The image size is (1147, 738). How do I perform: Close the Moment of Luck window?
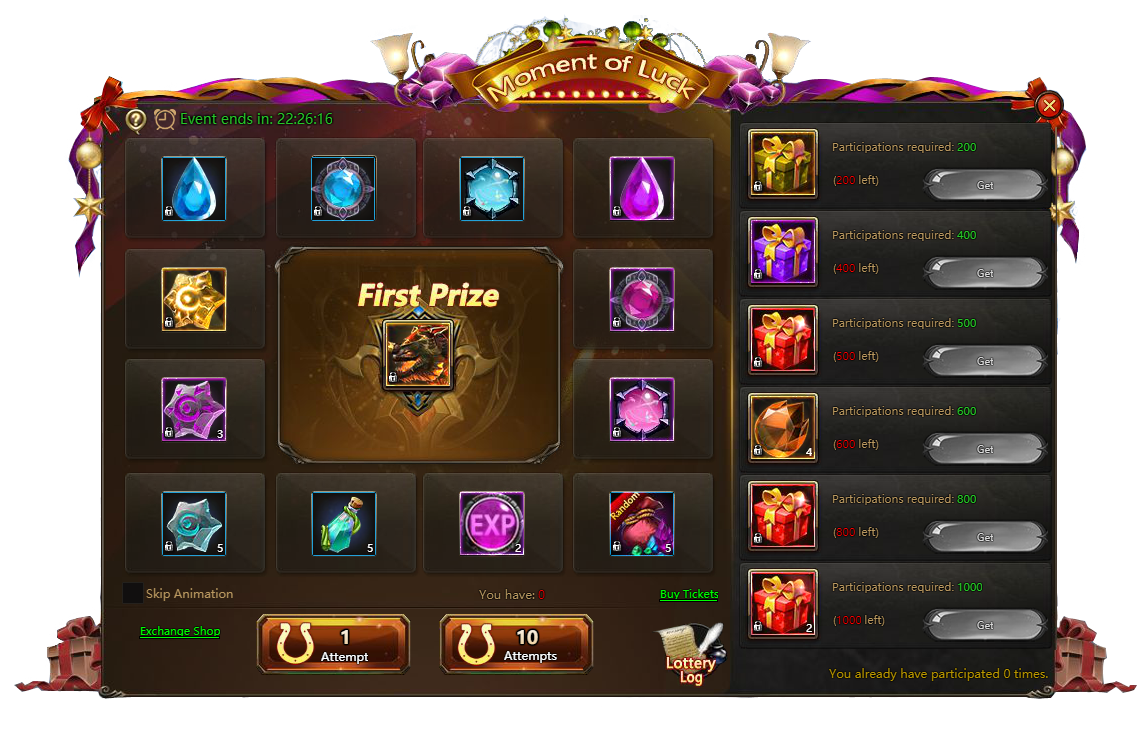tap(1049, 105)
